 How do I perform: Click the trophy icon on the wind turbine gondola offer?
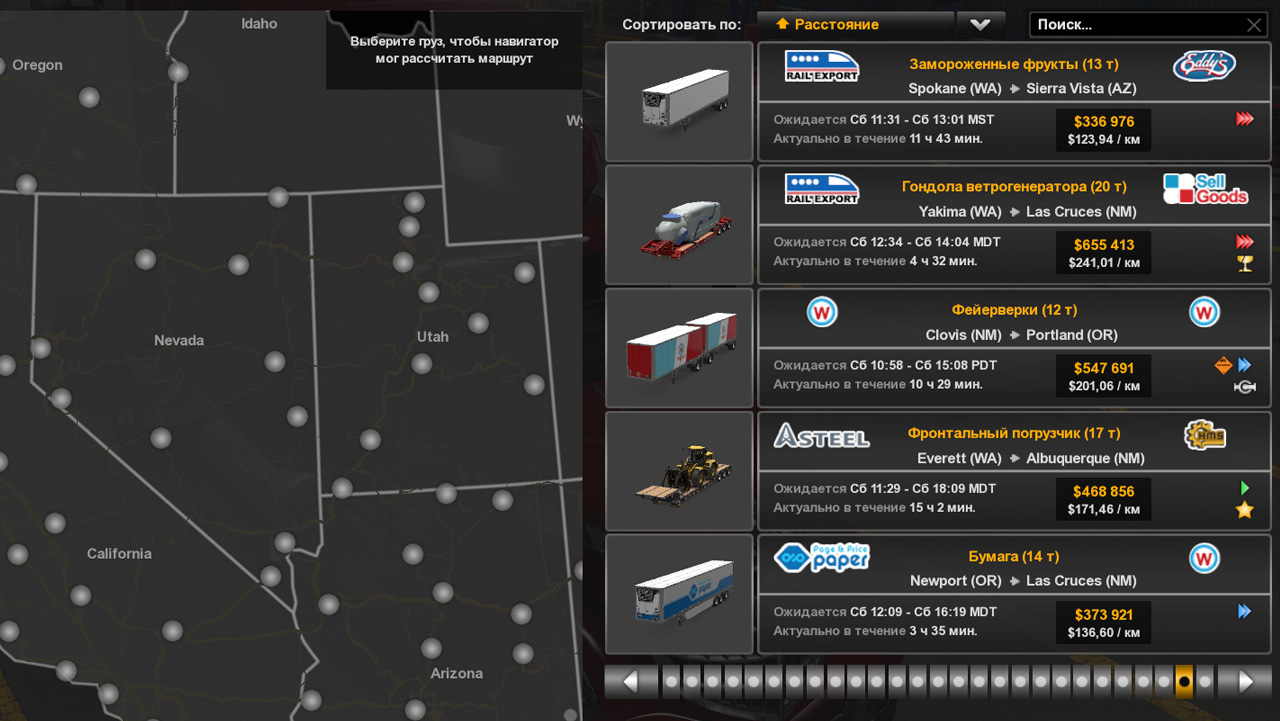1244,263
